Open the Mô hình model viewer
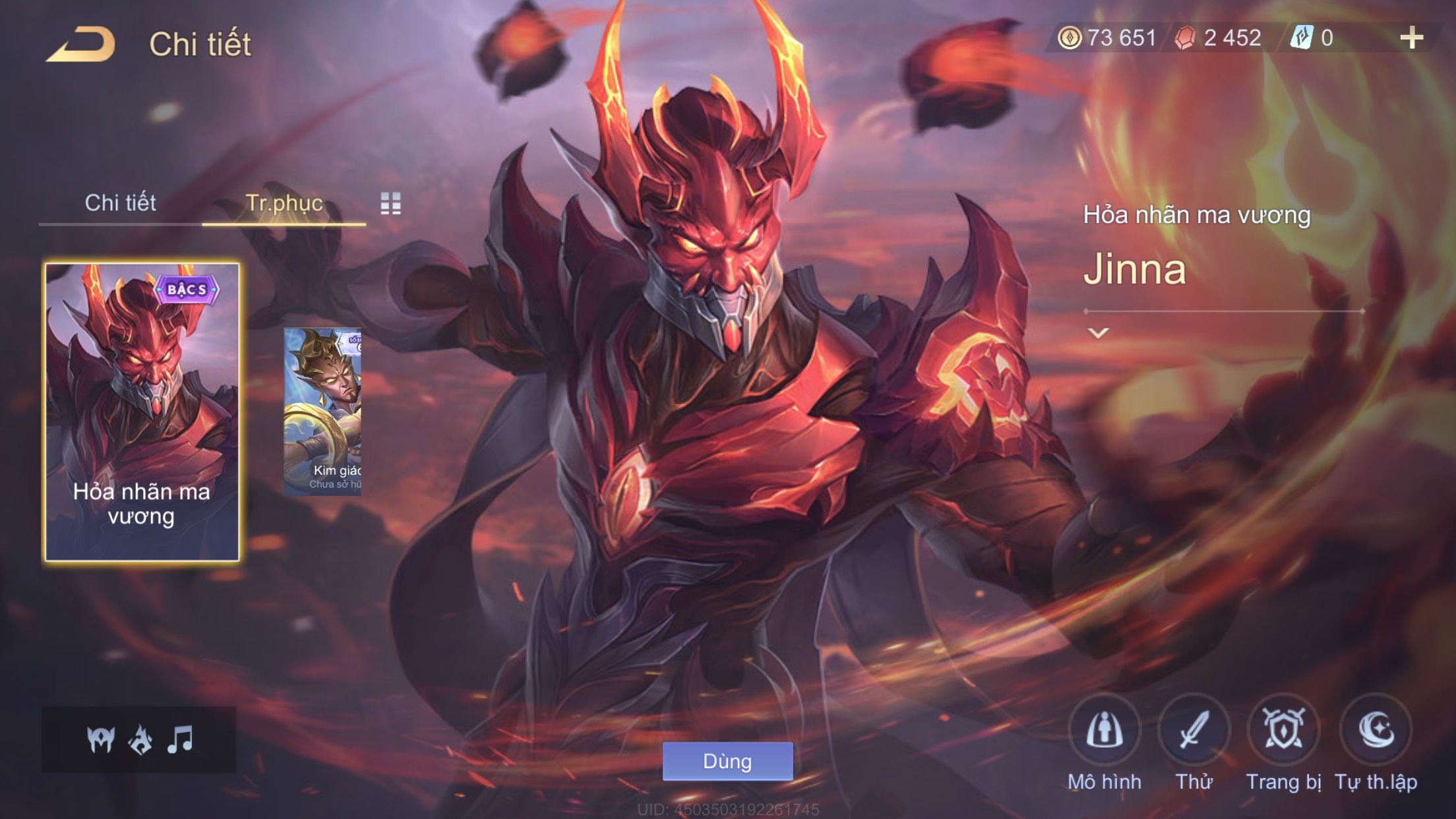This screenshot has width=1456, height=819. pos(1105,731)
